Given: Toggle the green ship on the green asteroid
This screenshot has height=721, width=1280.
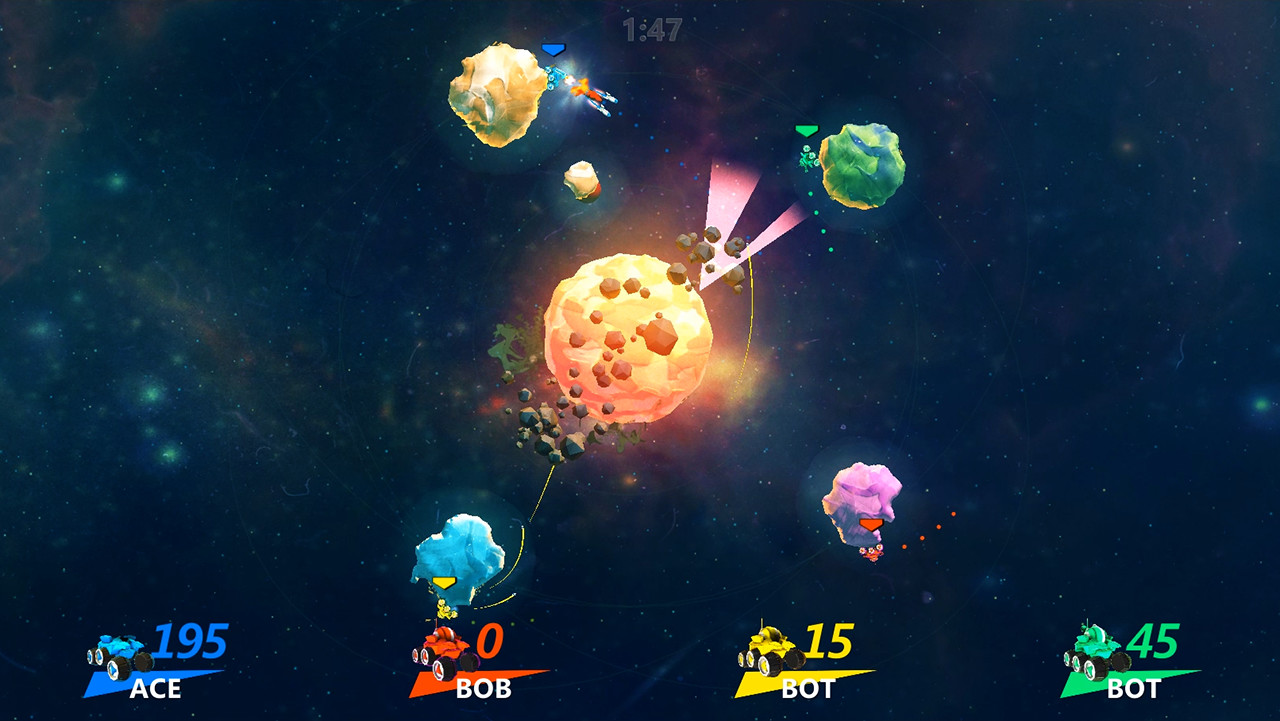Looking at the screenshot, I should tap(806, 157).
